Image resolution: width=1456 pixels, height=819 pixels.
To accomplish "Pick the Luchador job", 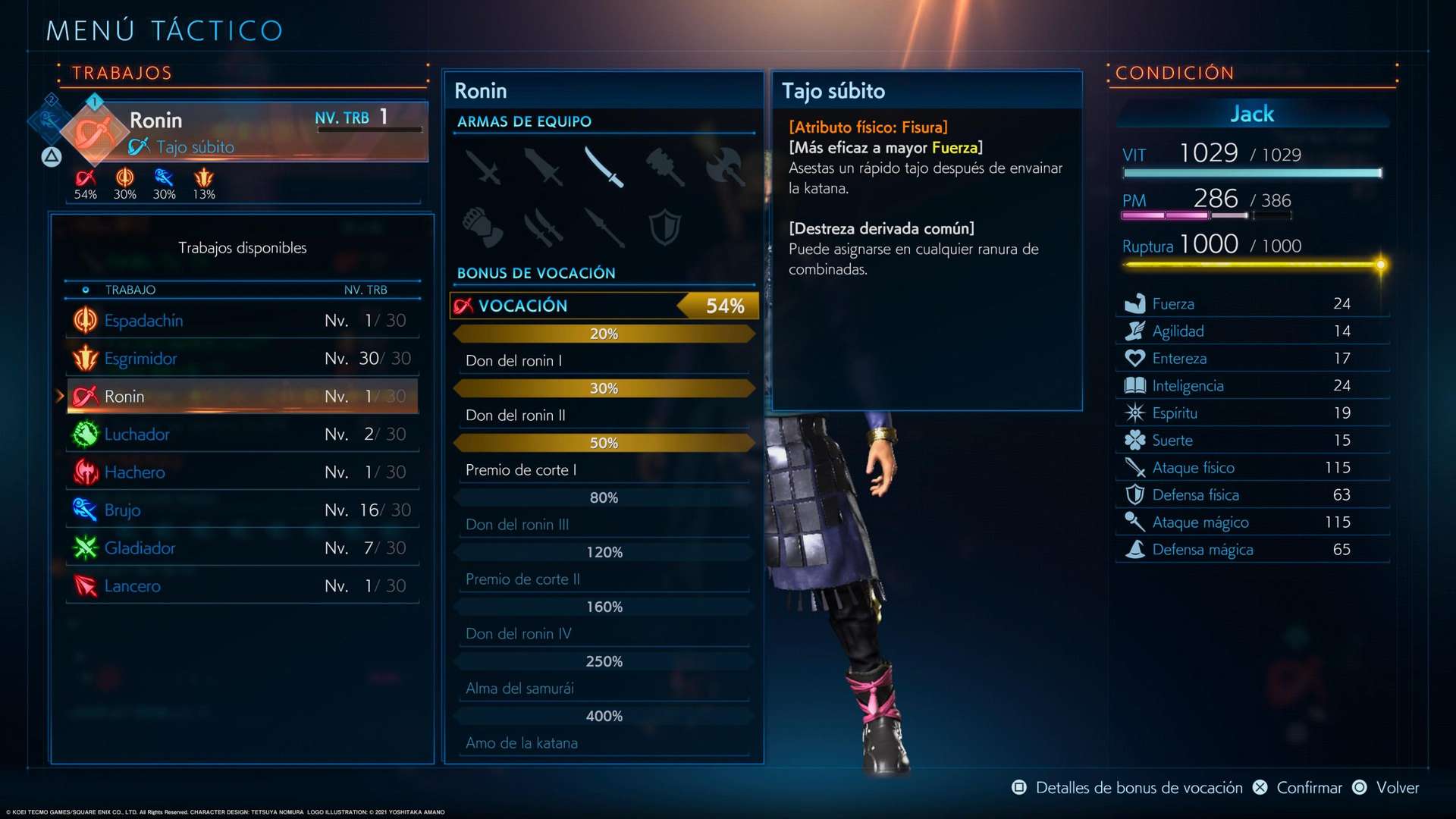I will (243, 435).
